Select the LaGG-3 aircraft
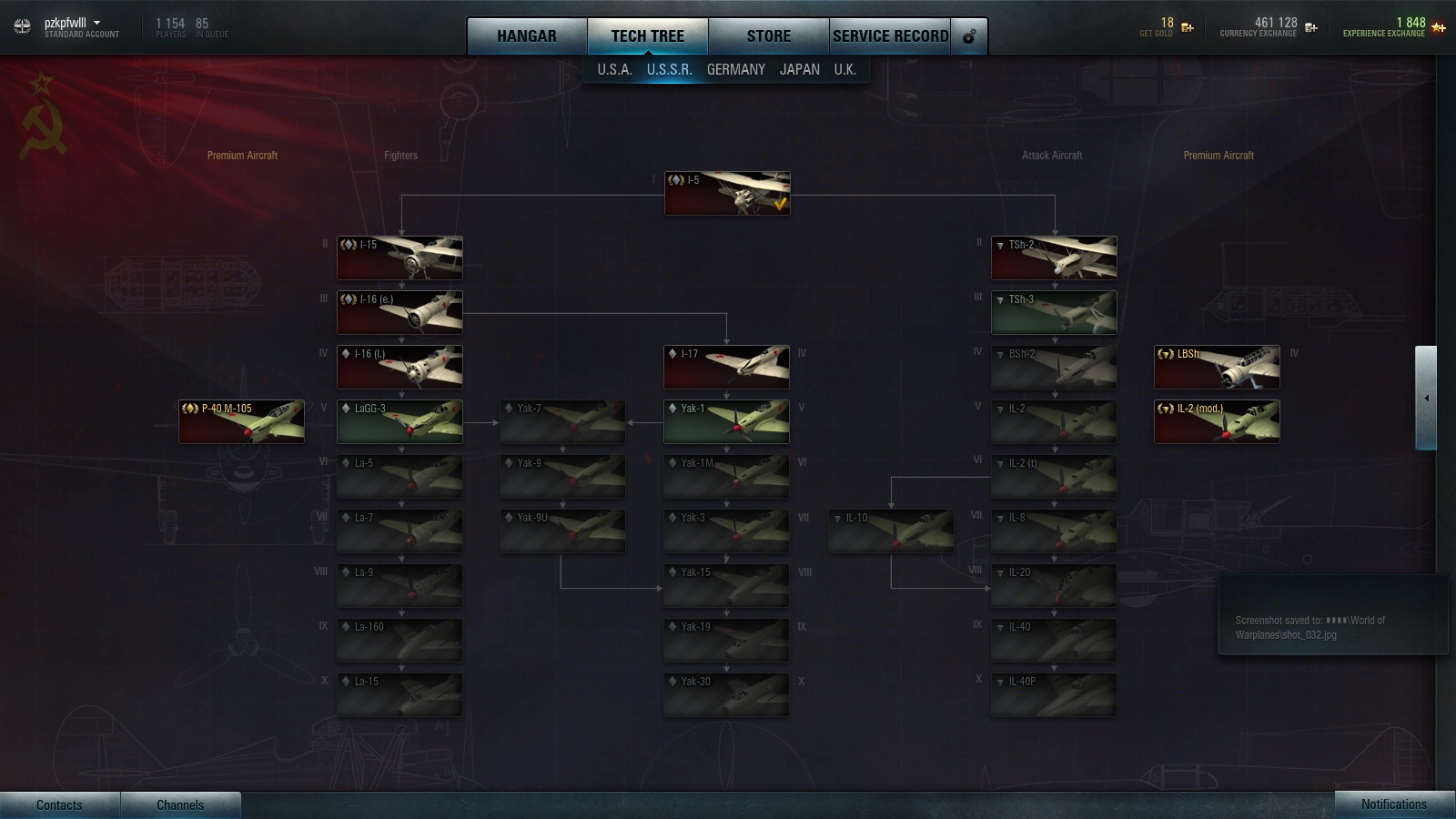 click(x=399, y=421)
